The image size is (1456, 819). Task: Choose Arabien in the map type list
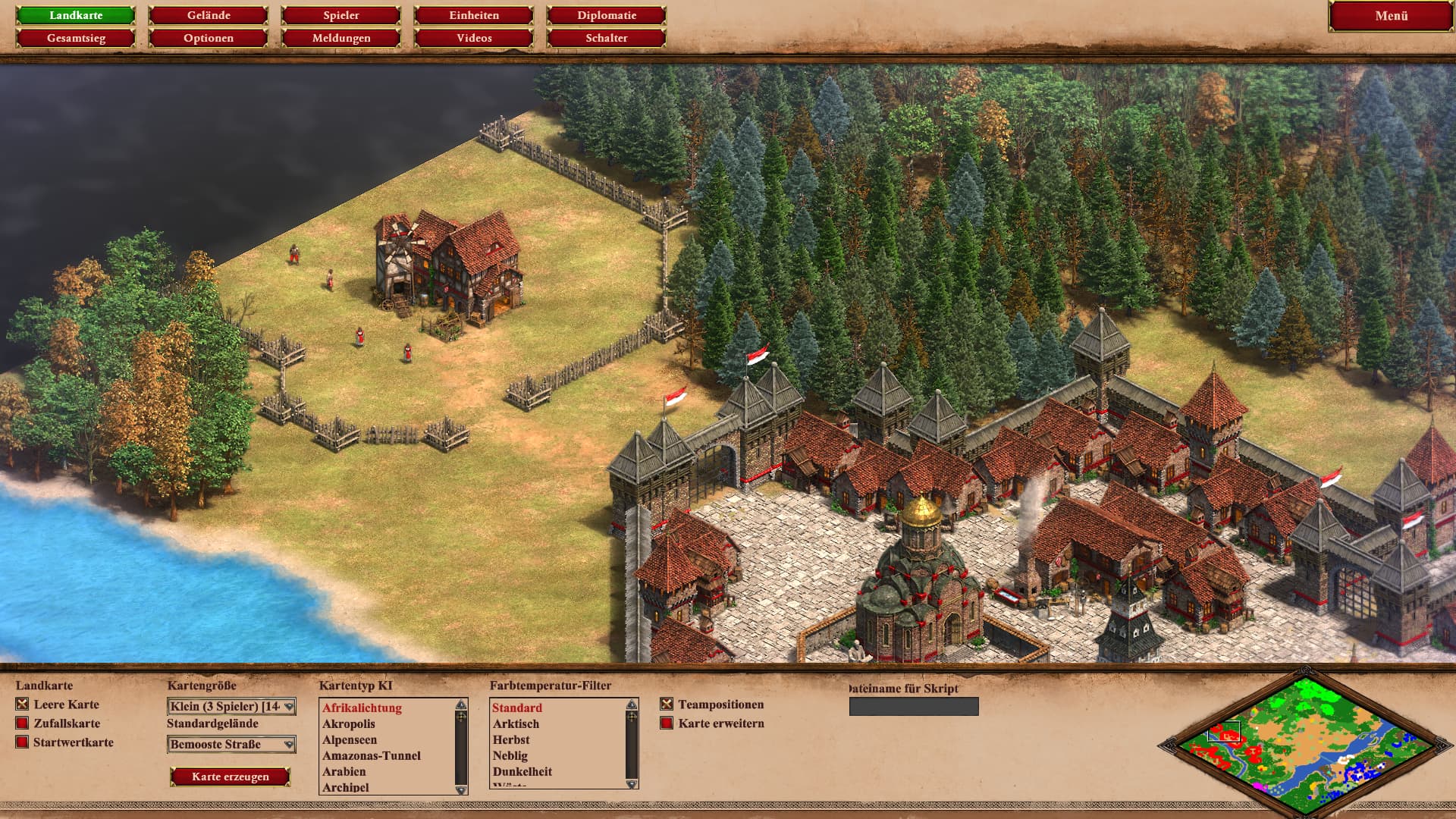[344, 771]
